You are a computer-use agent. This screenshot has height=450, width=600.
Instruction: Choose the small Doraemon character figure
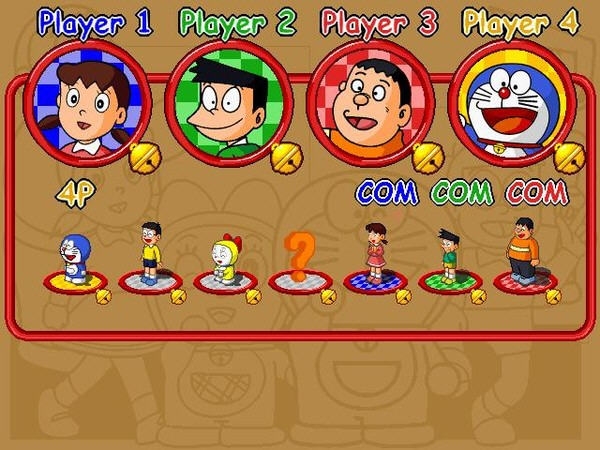(x=75, y=260)
